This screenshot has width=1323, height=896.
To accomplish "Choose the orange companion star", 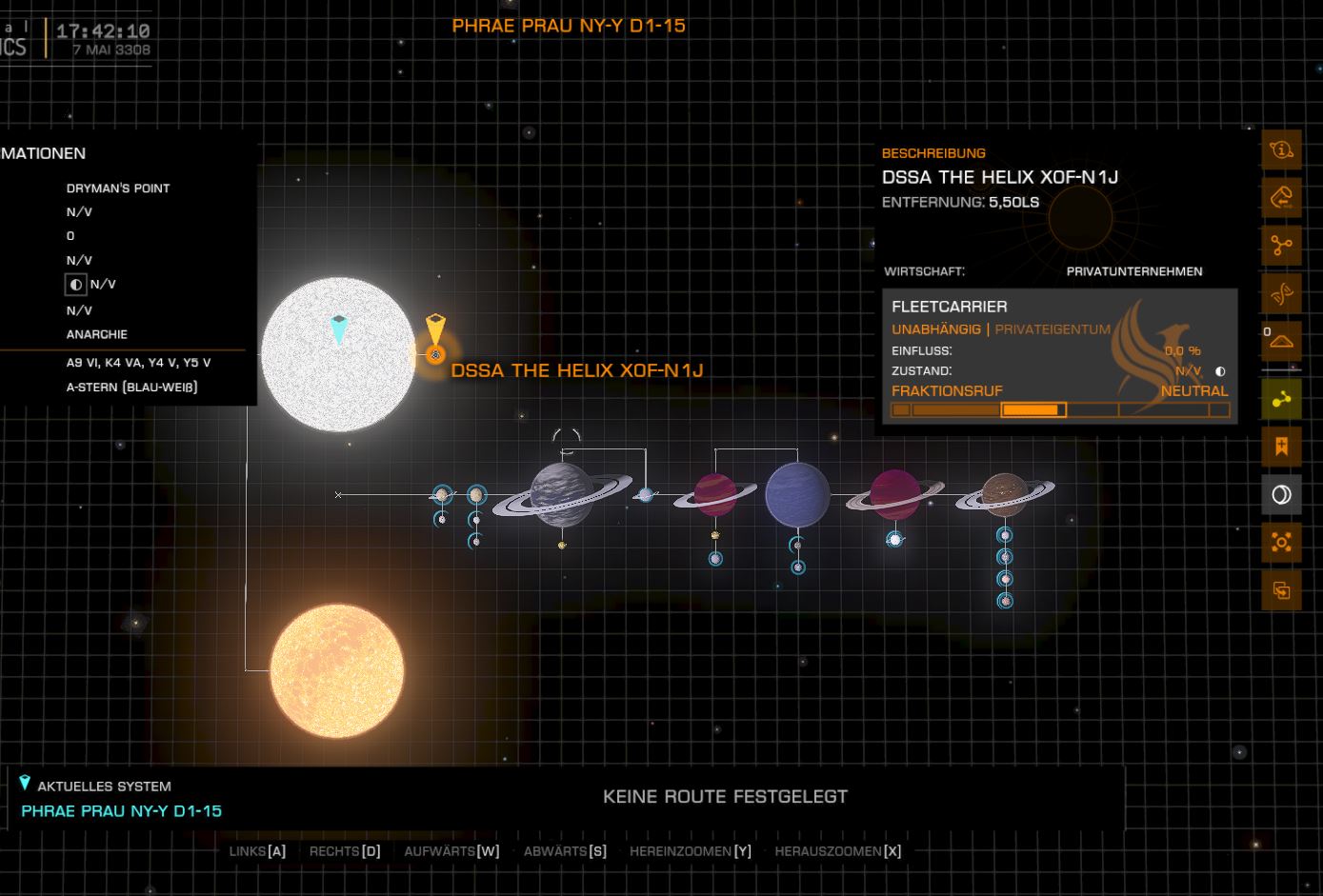I will [337, 669].
